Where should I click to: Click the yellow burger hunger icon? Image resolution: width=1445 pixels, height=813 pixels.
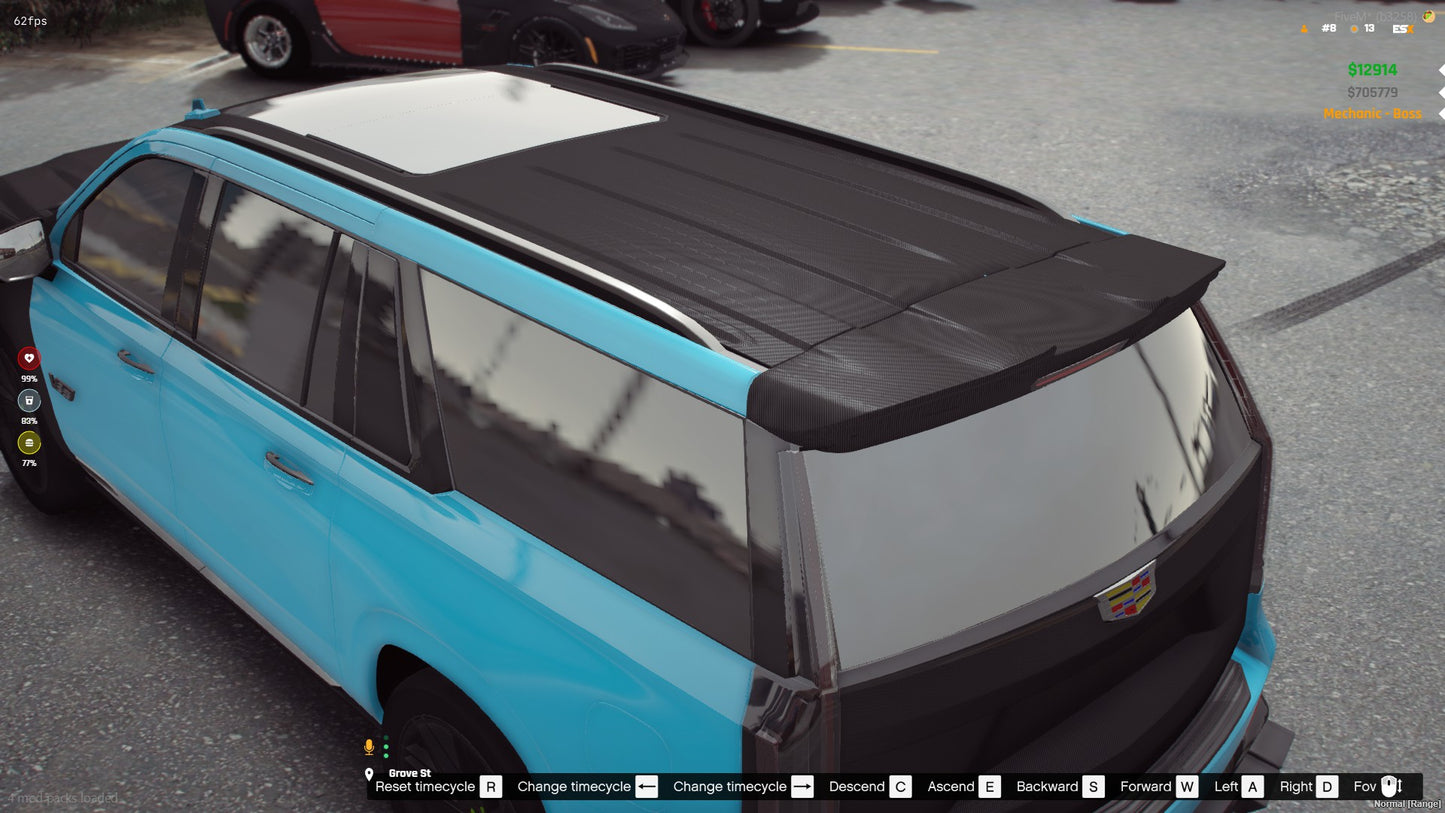tap(29, 442)
